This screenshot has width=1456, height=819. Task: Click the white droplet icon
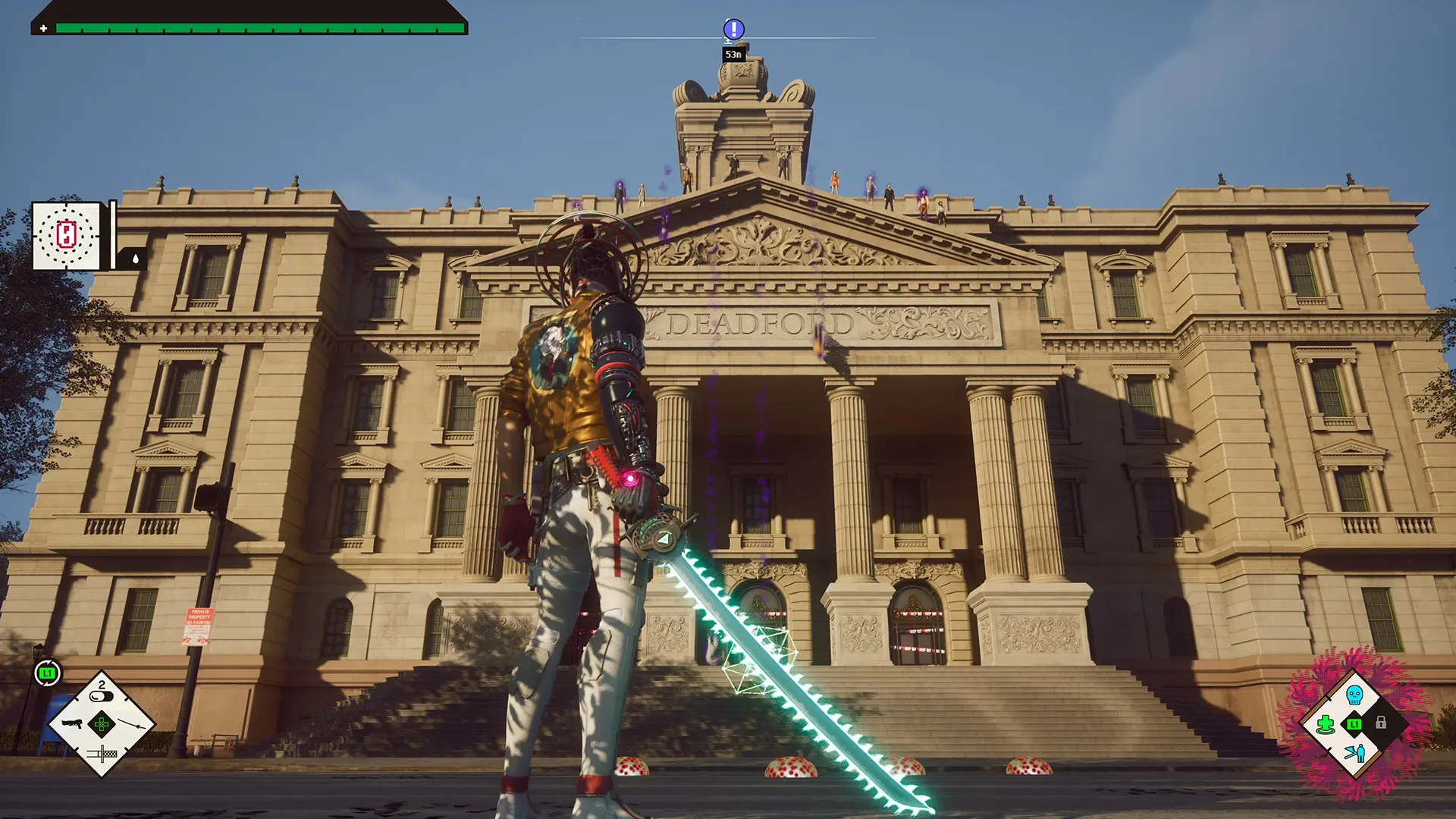[x=135, y=259]
